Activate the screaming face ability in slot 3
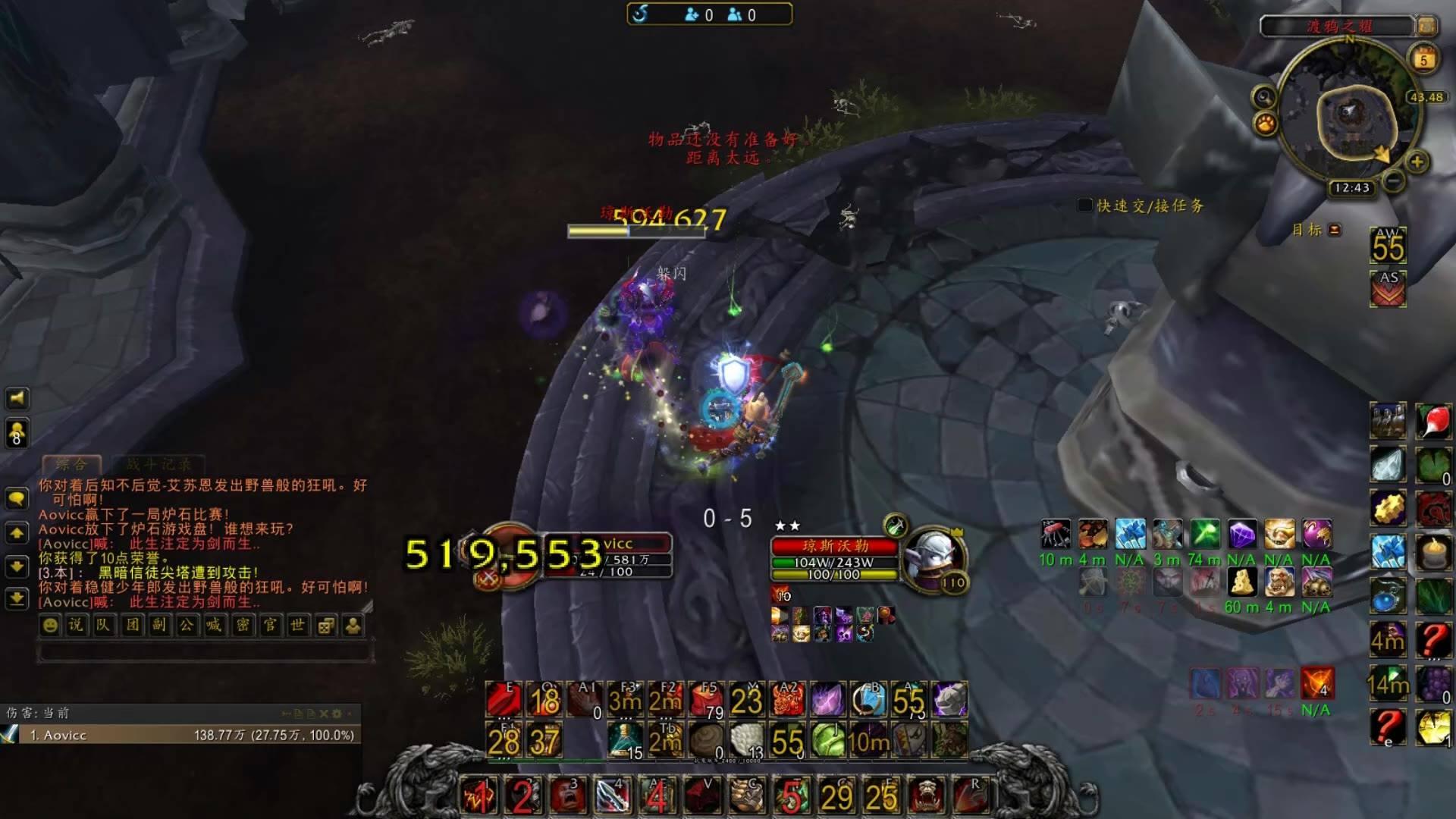 569,795
